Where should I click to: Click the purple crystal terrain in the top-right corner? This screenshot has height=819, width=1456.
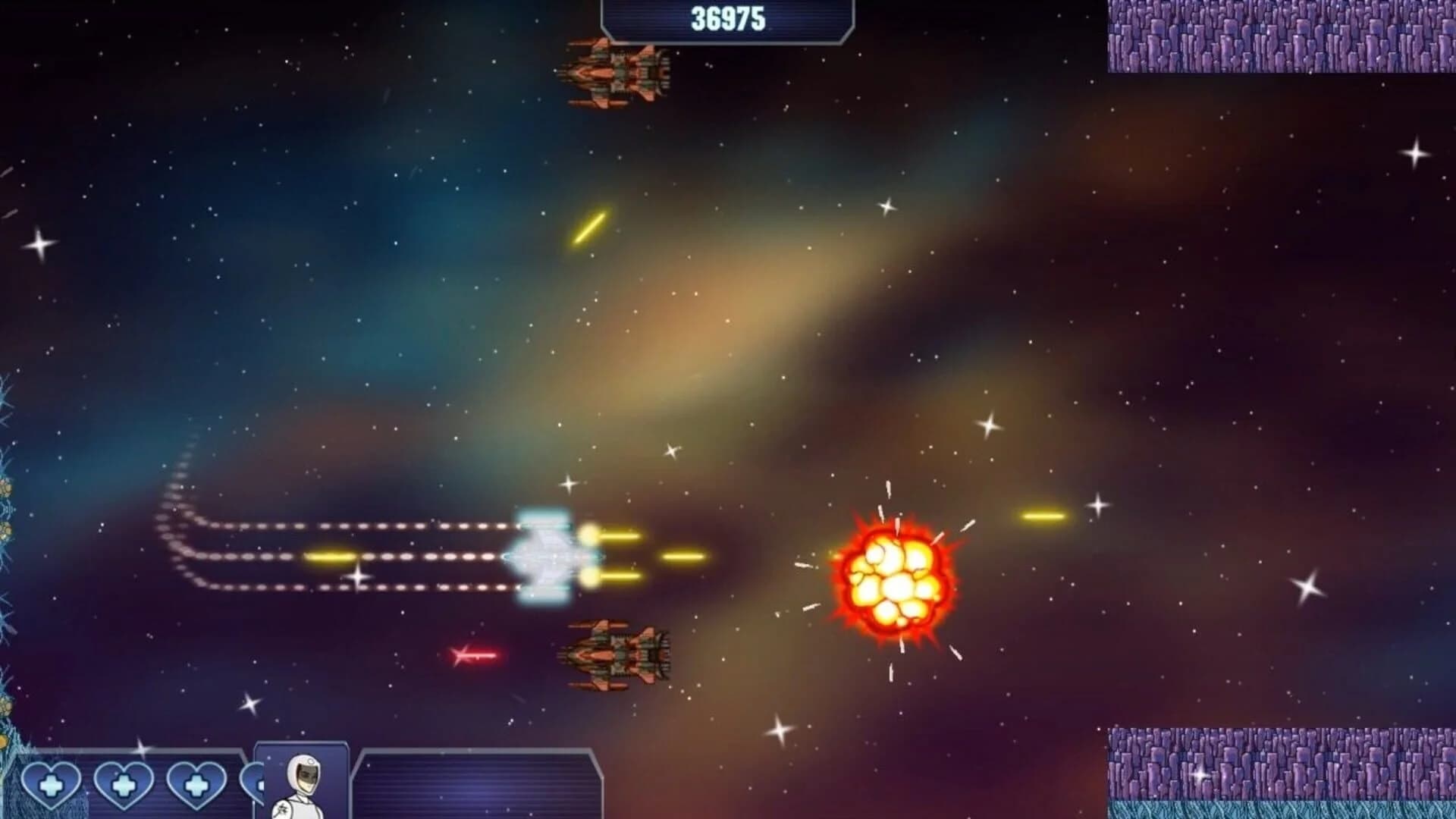pos(1282,38)
